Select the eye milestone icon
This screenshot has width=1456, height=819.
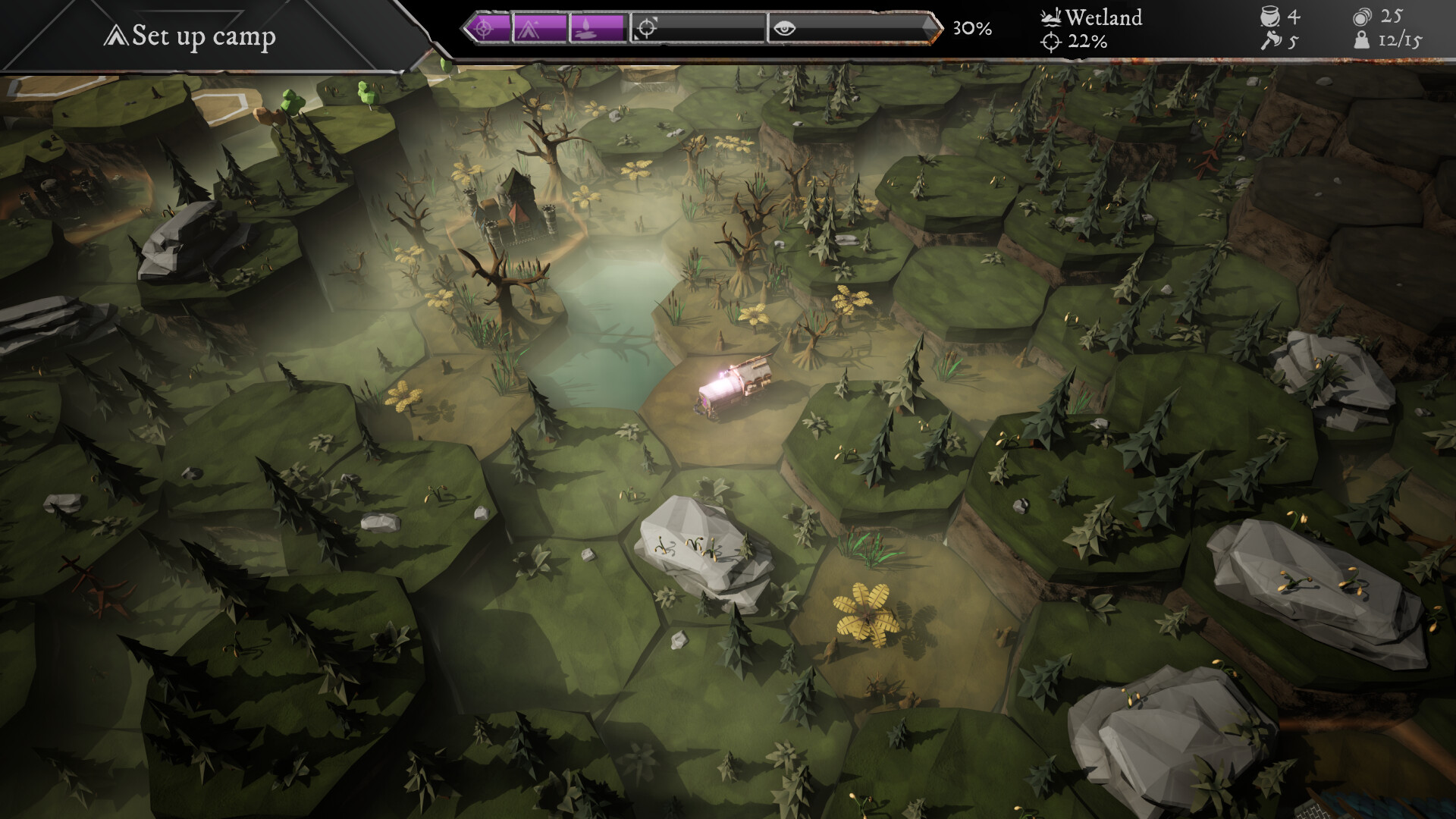tap(786, 28)
